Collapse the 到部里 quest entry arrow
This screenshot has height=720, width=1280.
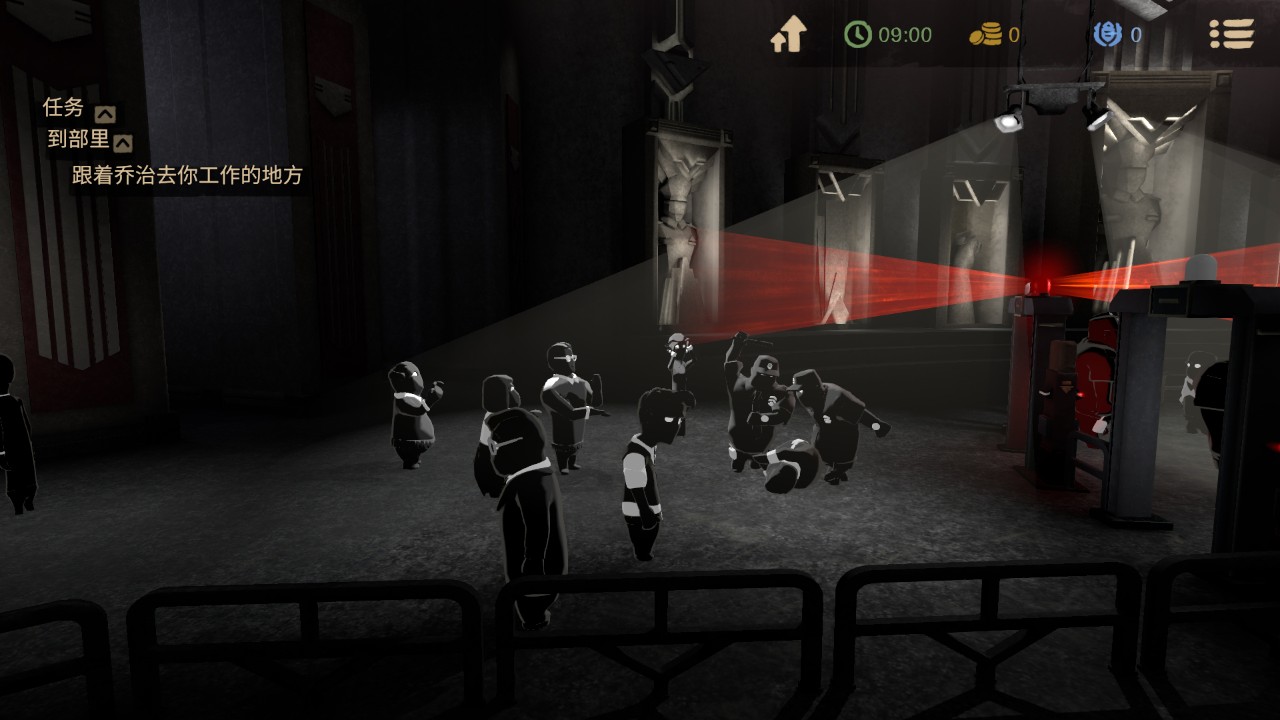[x=123, y=143]
